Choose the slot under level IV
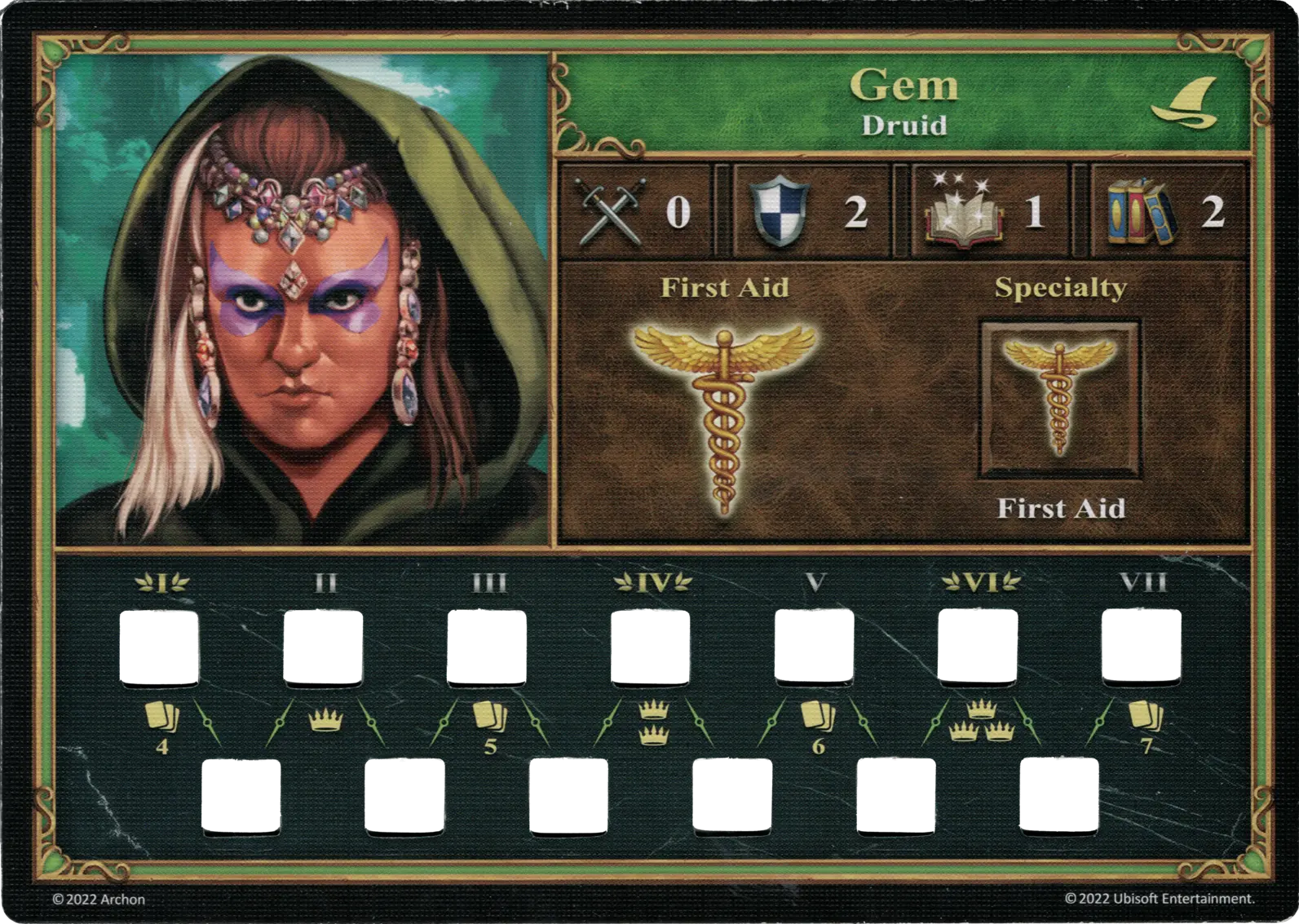This screenshot has width=1299, height=924. [x=651, y=648]
